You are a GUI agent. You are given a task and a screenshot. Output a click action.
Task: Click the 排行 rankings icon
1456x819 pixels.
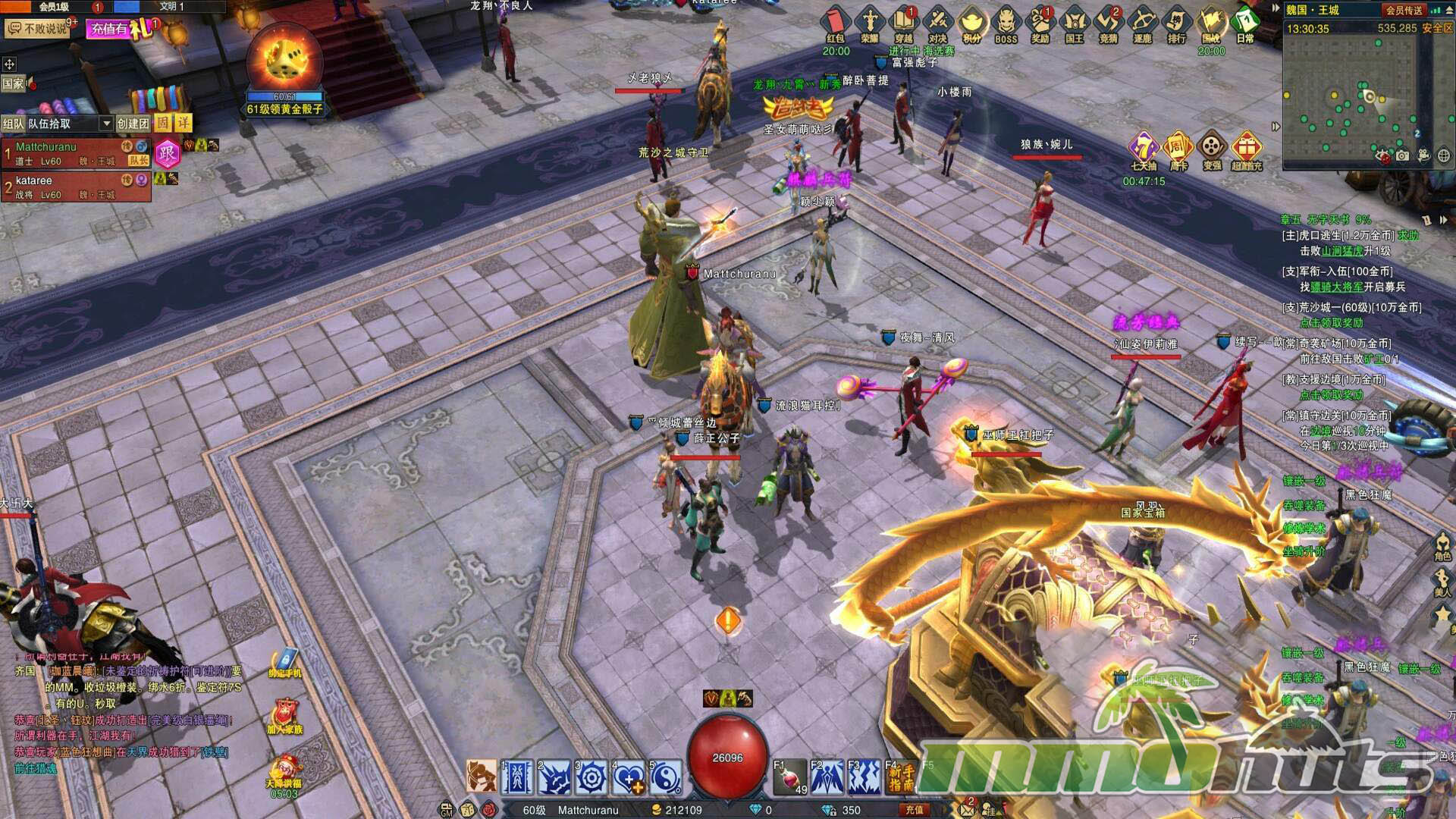[1176, 24]
